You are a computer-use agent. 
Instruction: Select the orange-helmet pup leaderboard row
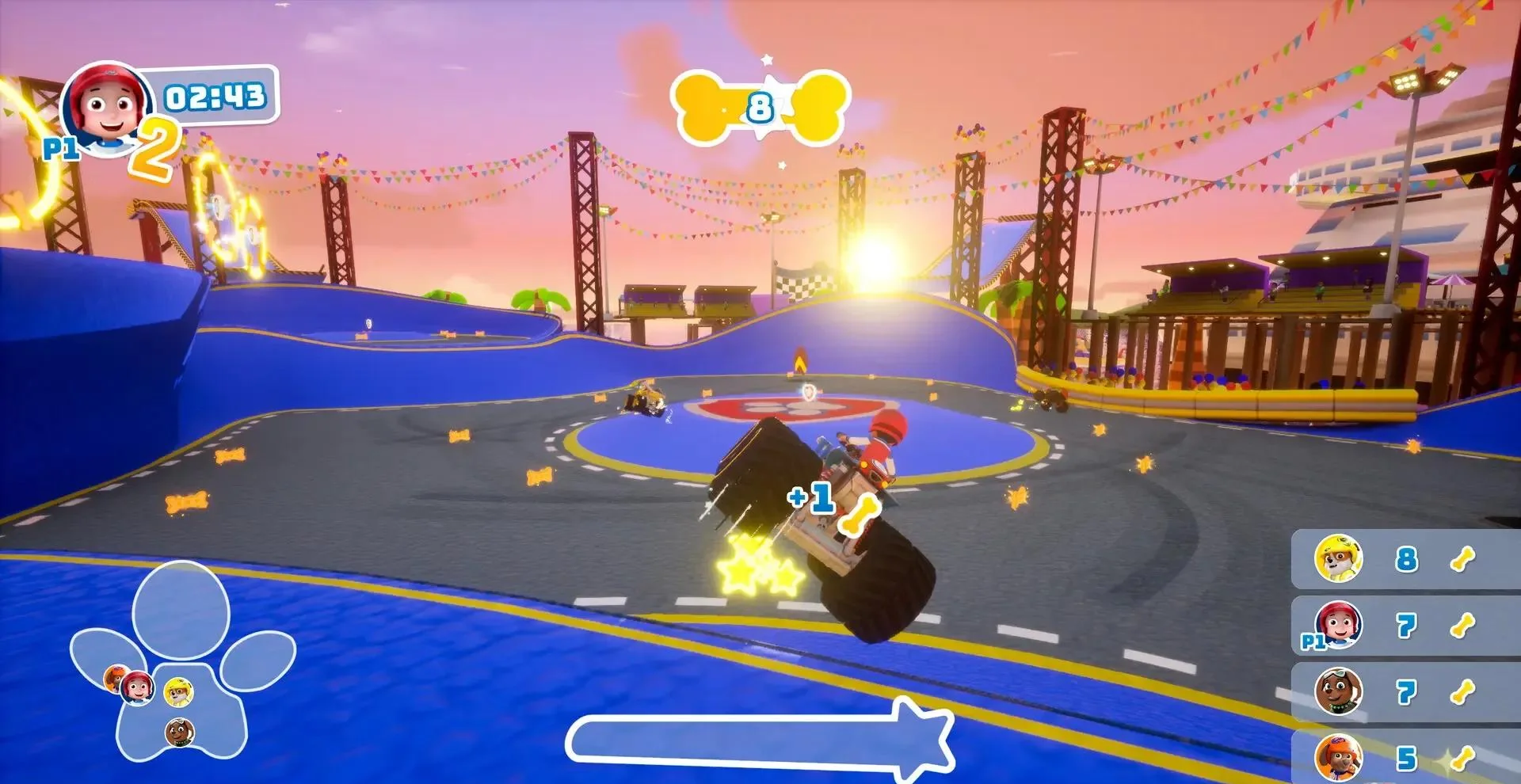point(1405,757)
